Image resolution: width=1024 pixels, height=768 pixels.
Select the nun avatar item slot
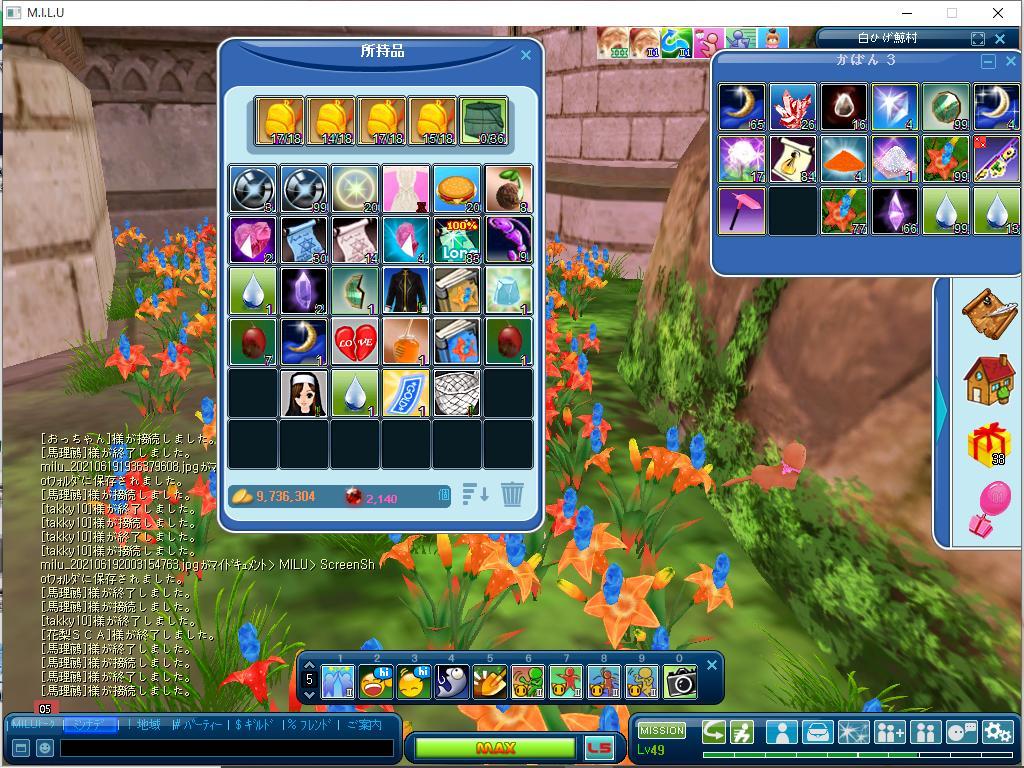(302, 393)
